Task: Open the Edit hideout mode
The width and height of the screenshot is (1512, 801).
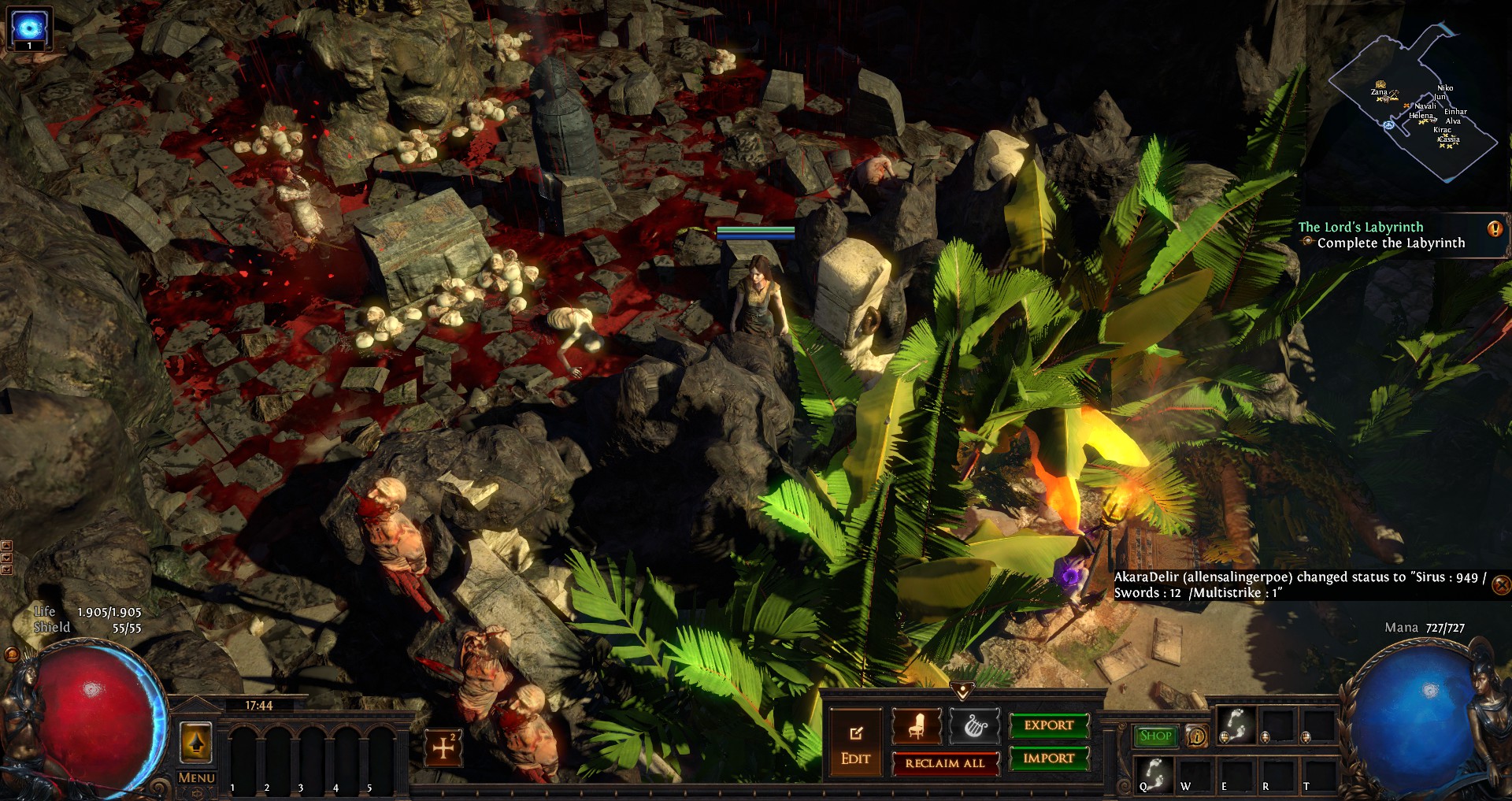Action: click(x=855, y=744)
